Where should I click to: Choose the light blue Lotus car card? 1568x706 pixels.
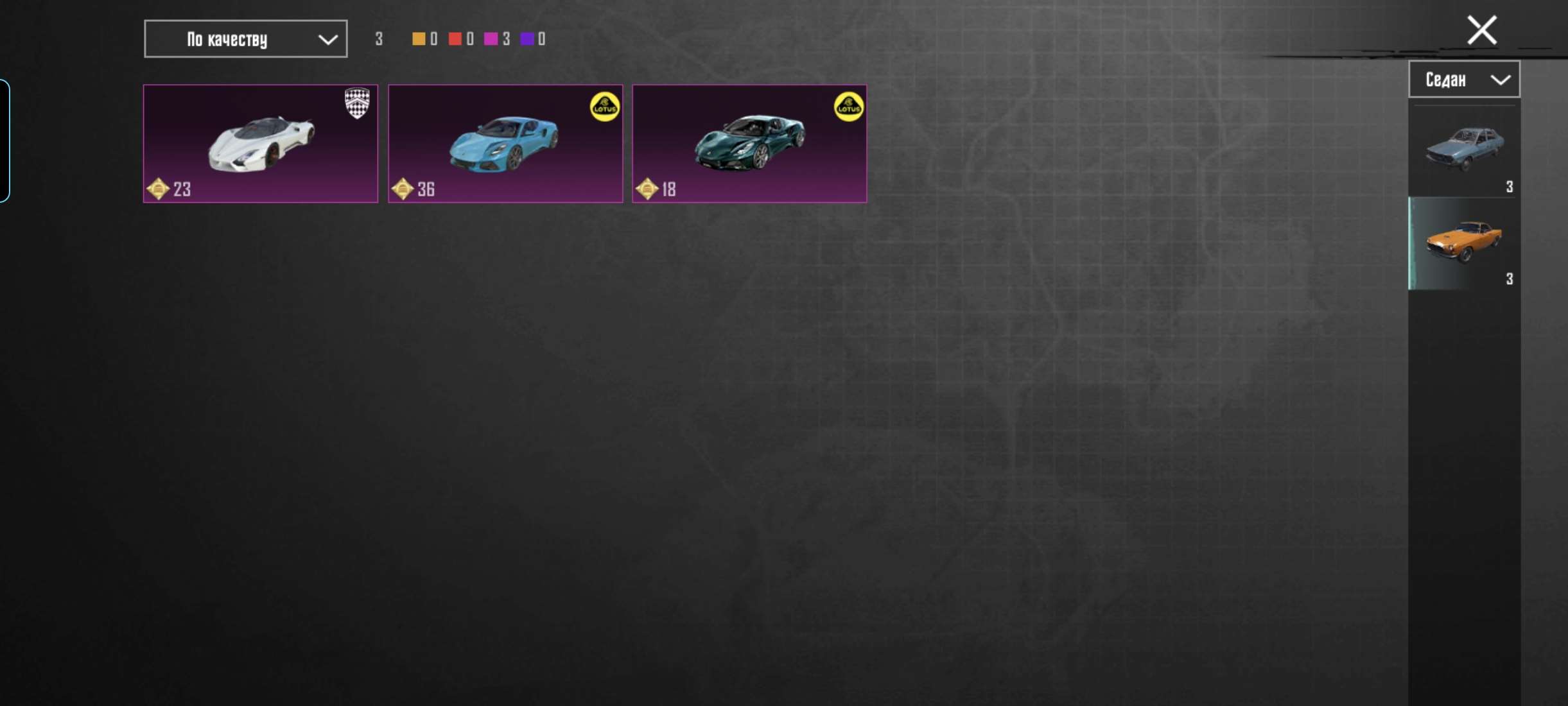point(505,144)
